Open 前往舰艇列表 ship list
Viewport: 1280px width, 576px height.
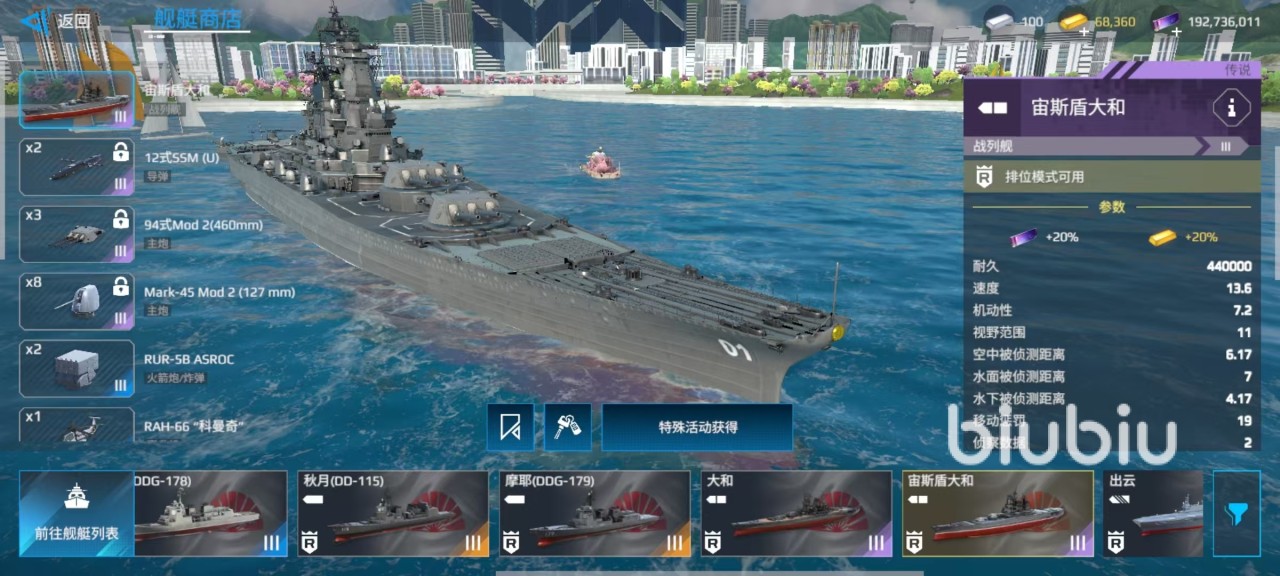76,514
